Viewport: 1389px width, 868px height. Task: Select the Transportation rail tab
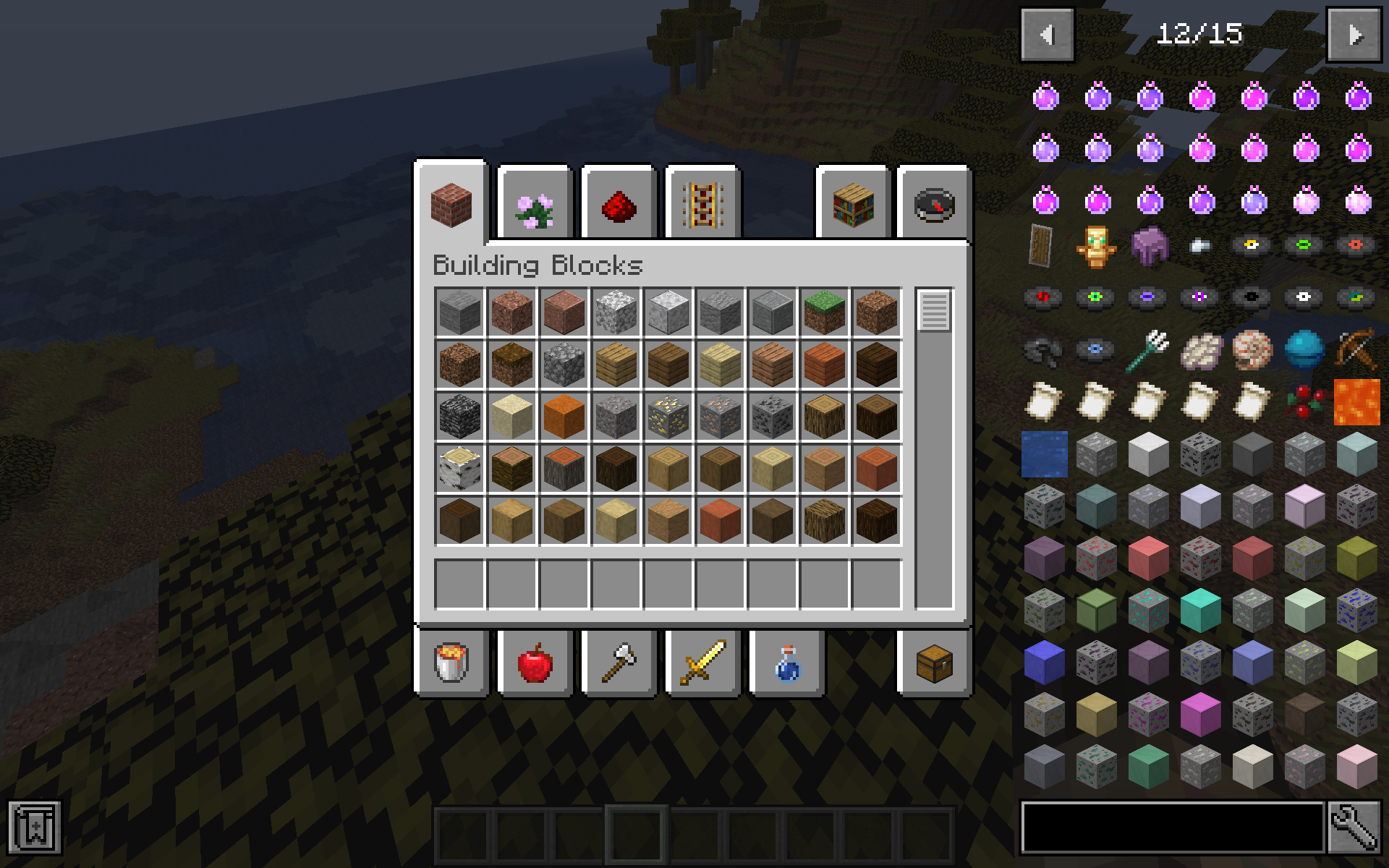[x=702, y=205]
